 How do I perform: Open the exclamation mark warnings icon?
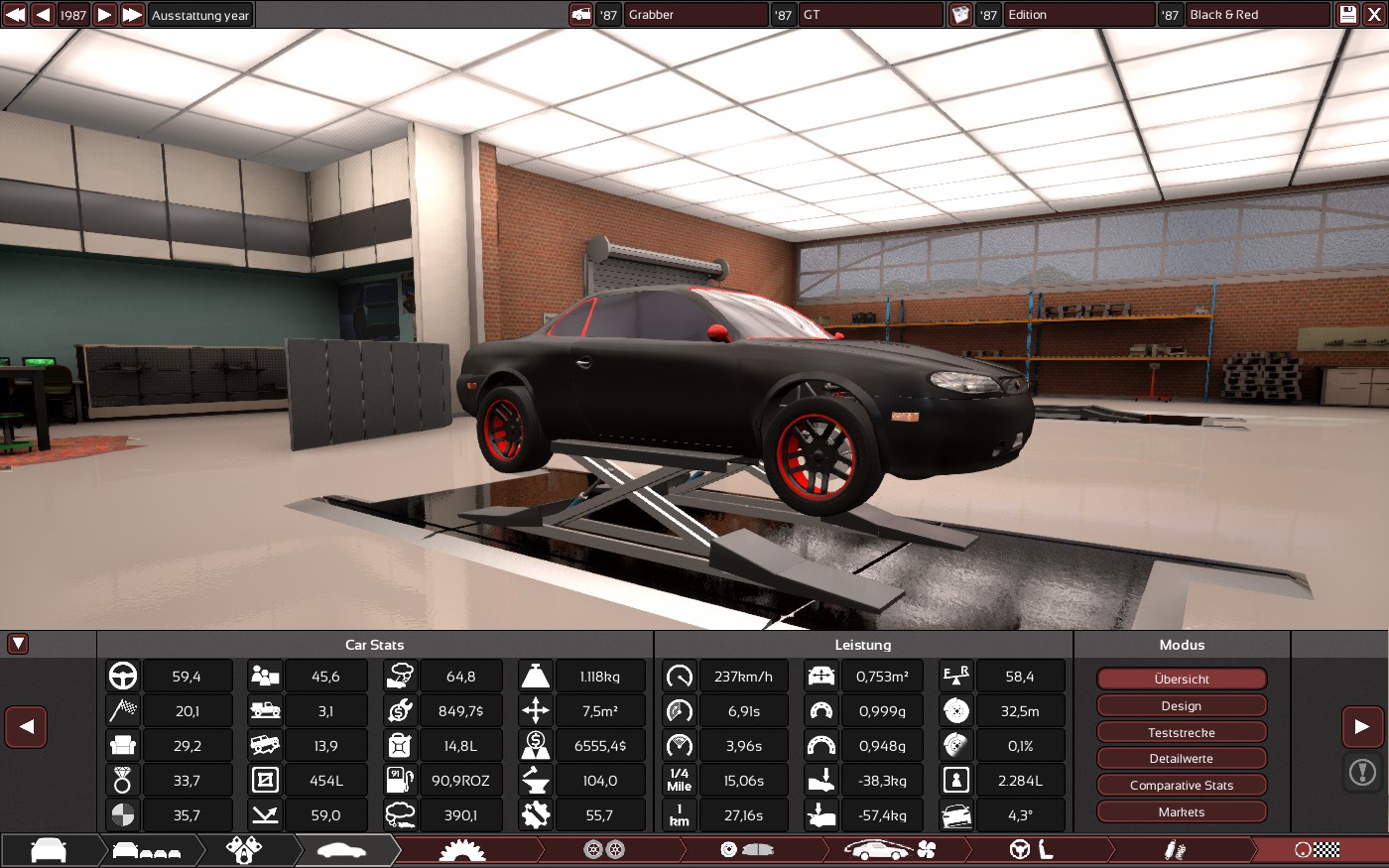pyautogui.click(x=1362, y=772)
